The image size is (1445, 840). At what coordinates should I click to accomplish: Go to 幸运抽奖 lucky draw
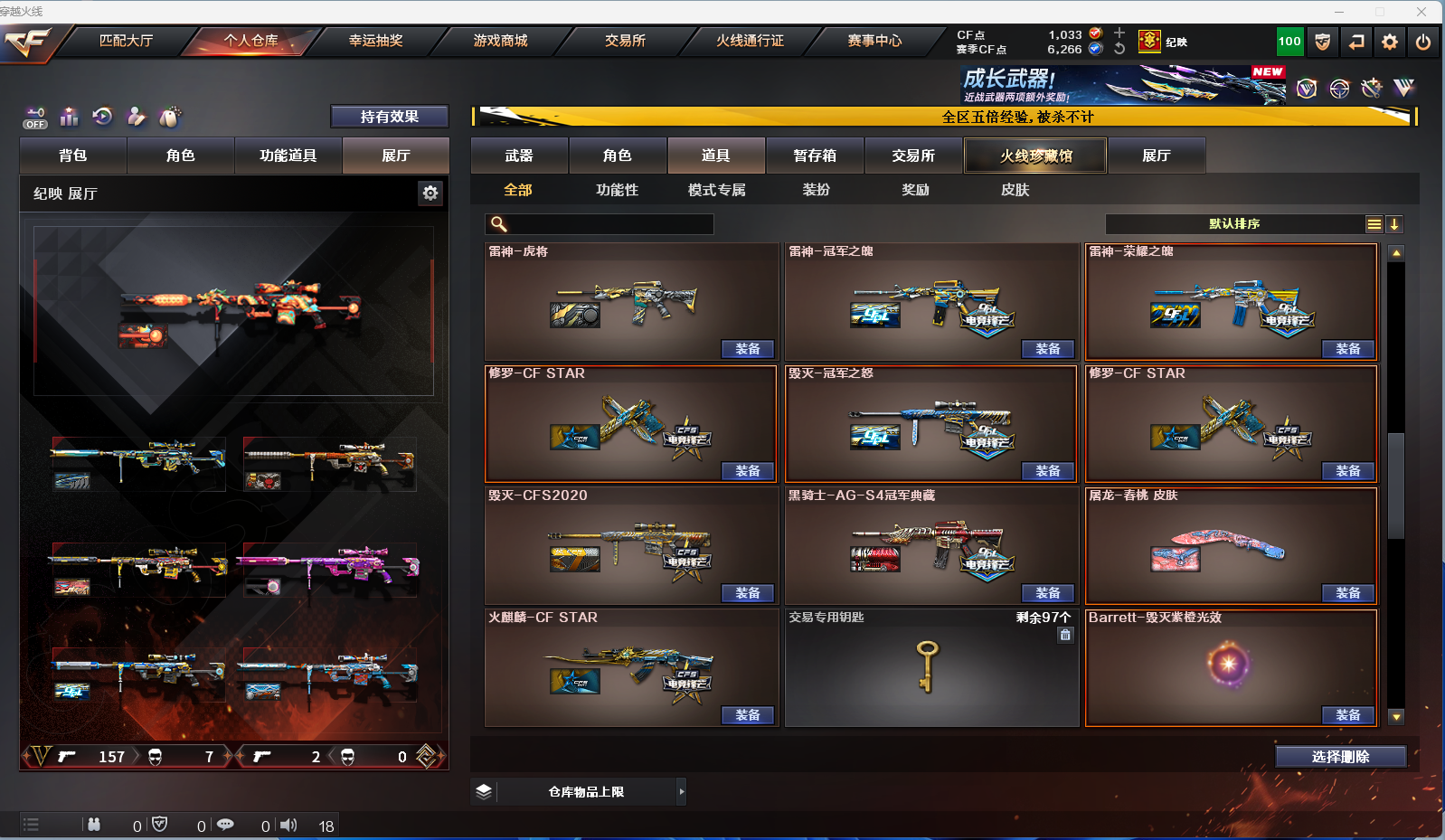coord(375,41)
